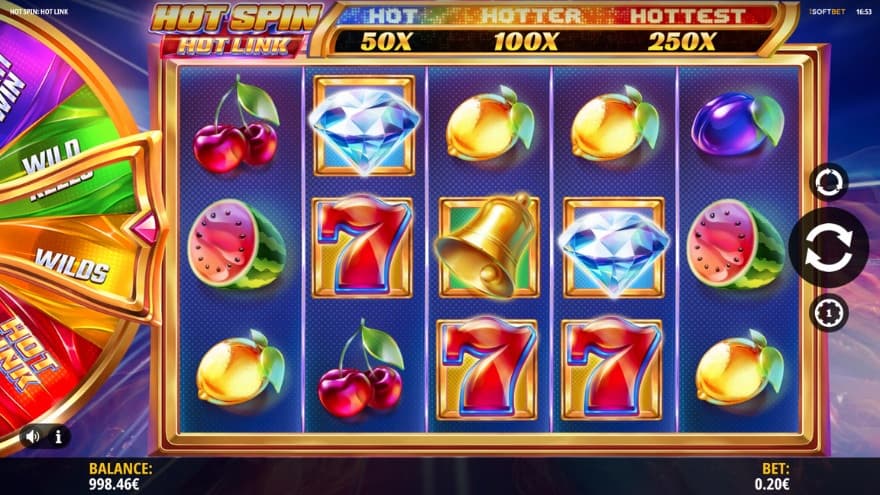Open the game info paytable
This screenshot has height=495, width=880.
58,436
